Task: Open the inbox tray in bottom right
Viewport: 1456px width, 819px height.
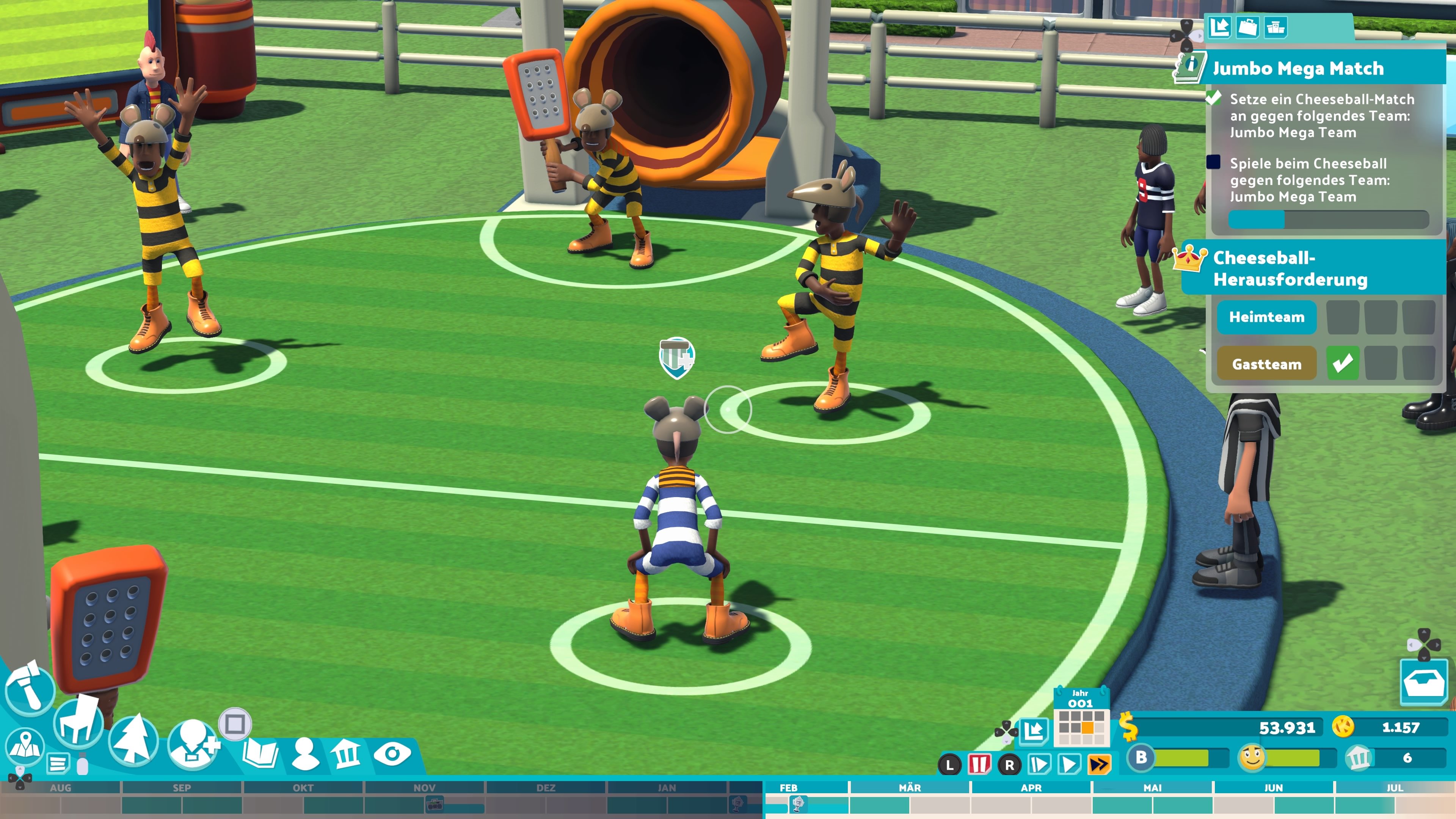Action: click(1423, 682)
